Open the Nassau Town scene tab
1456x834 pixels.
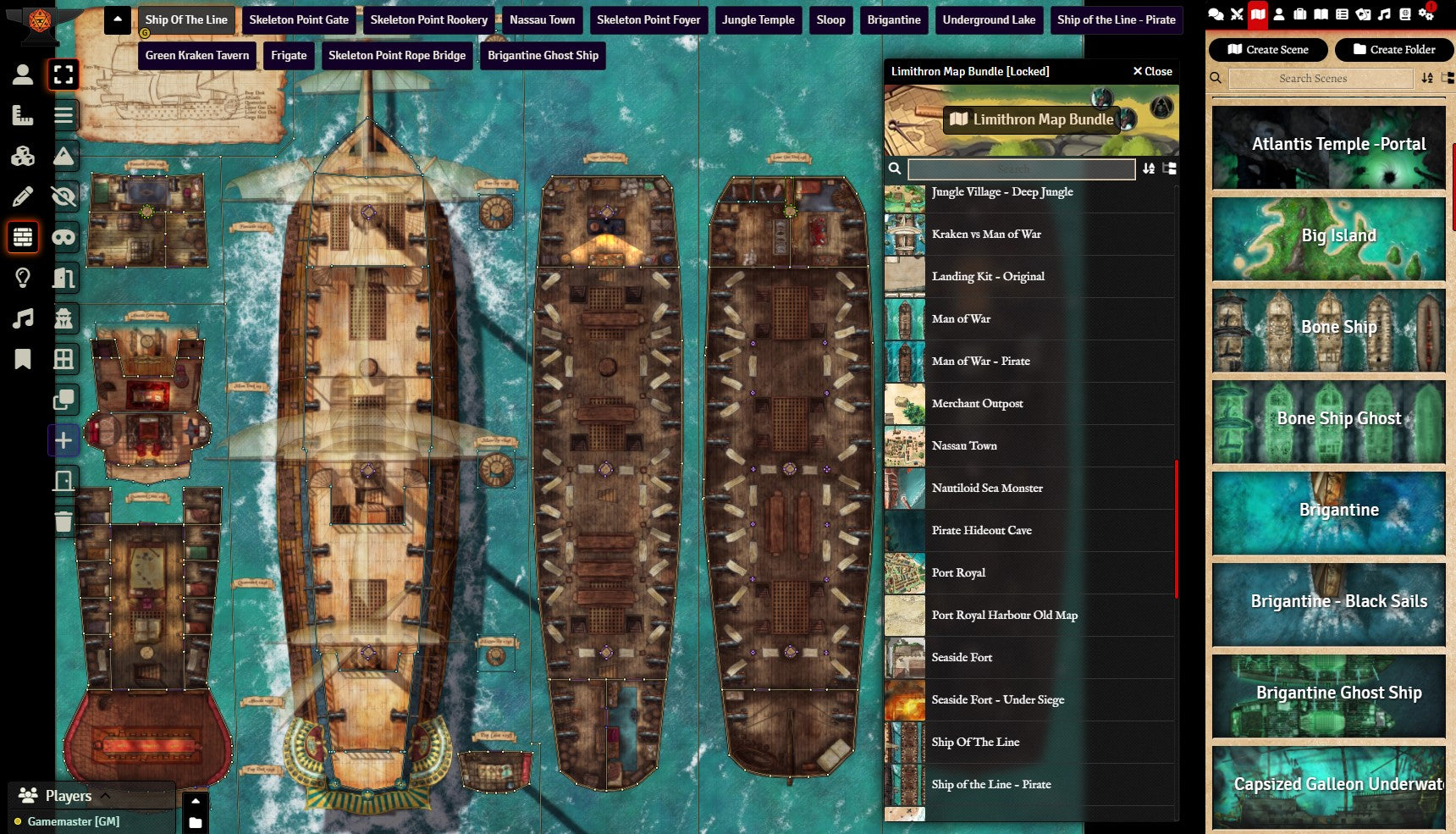[542, 19]
